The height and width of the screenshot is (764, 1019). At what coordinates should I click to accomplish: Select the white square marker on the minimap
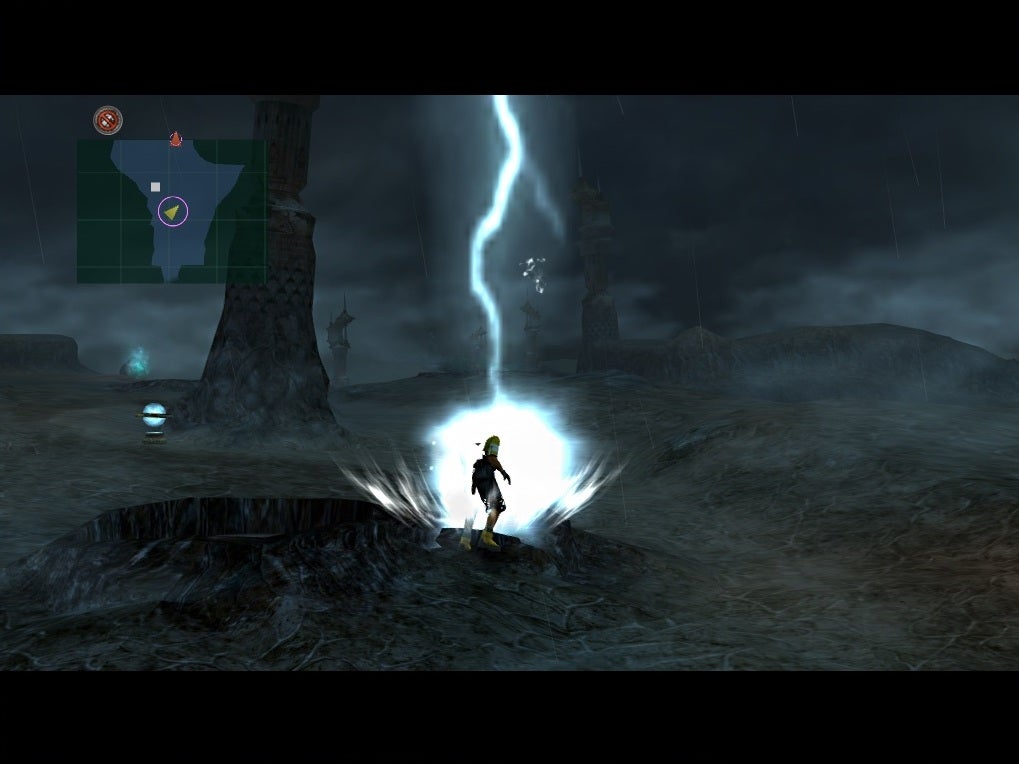click(x=155, y=187)
